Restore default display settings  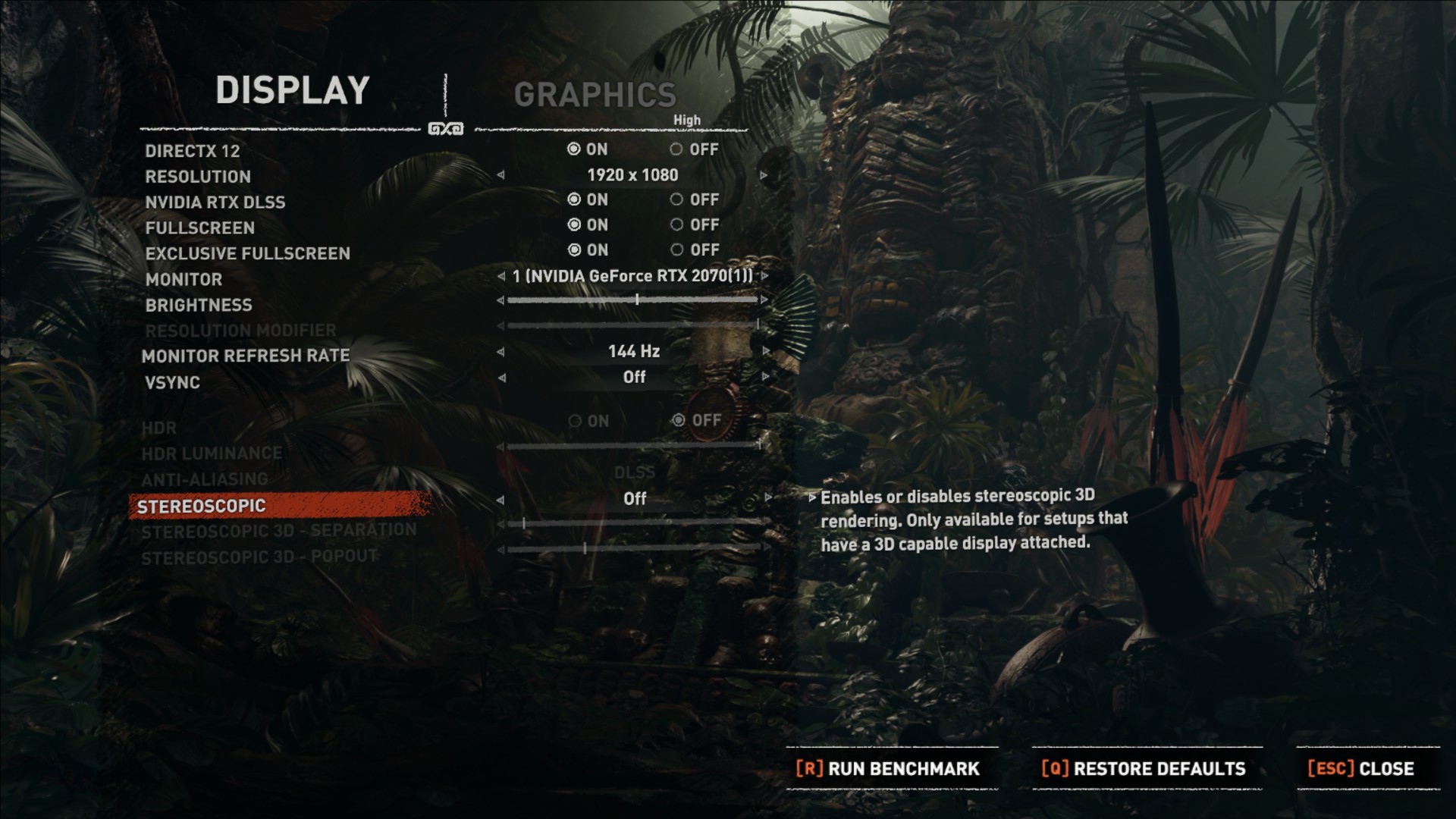(1144, 768)
